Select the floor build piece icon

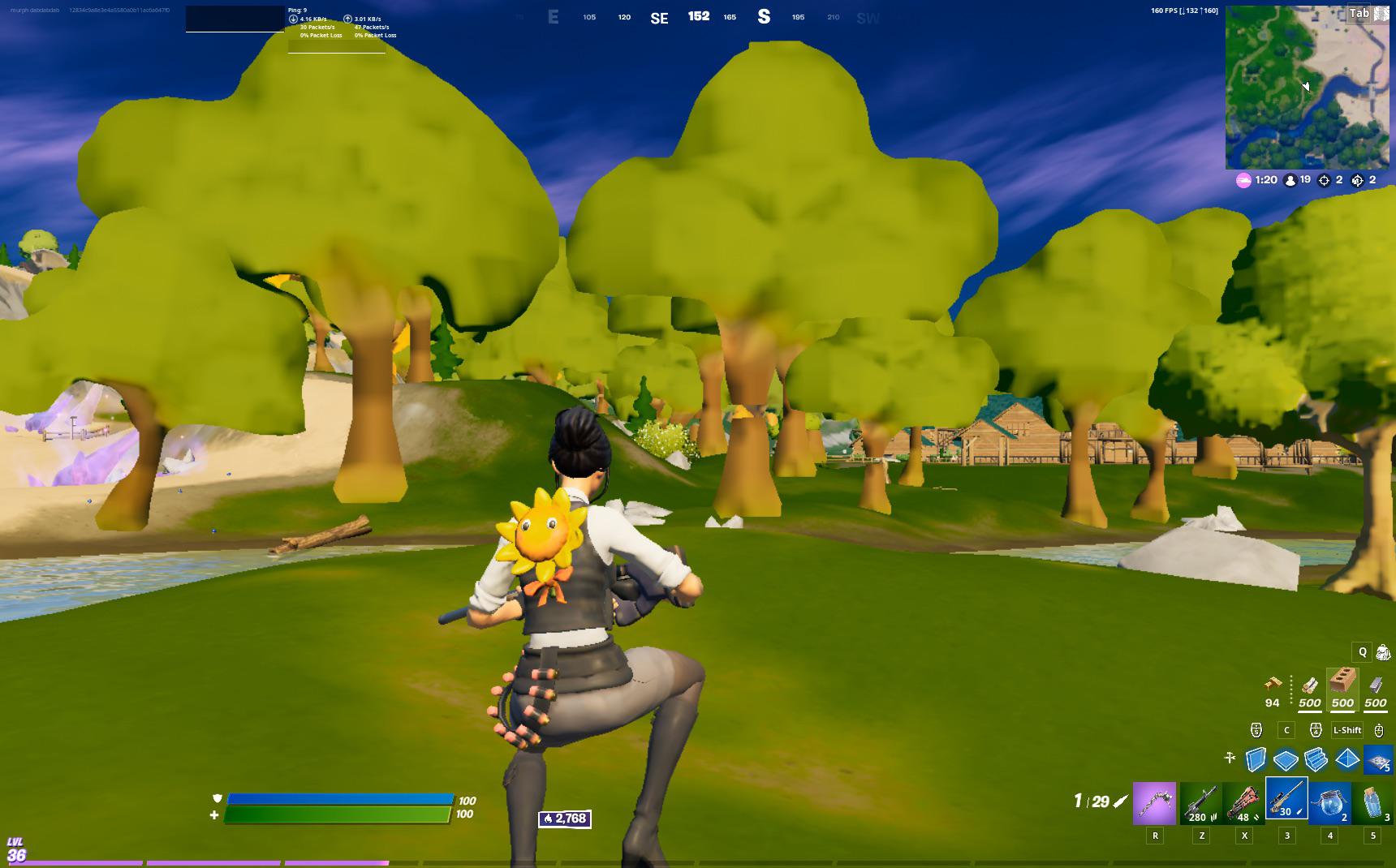pyautogui.click(x=1284, y=758)
